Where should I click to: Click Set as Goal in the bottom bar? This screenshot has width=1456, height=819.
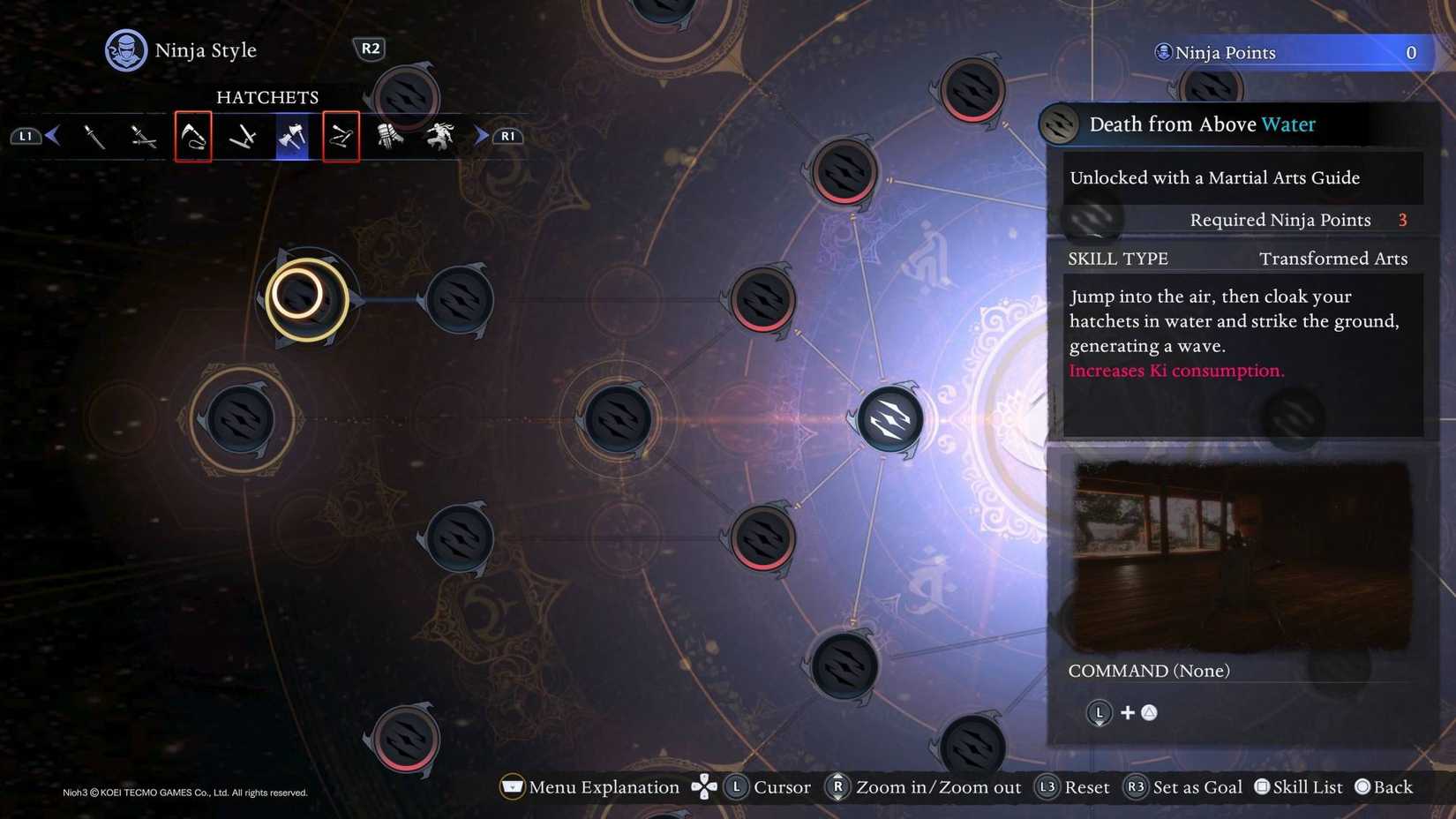coord(1183,787)
